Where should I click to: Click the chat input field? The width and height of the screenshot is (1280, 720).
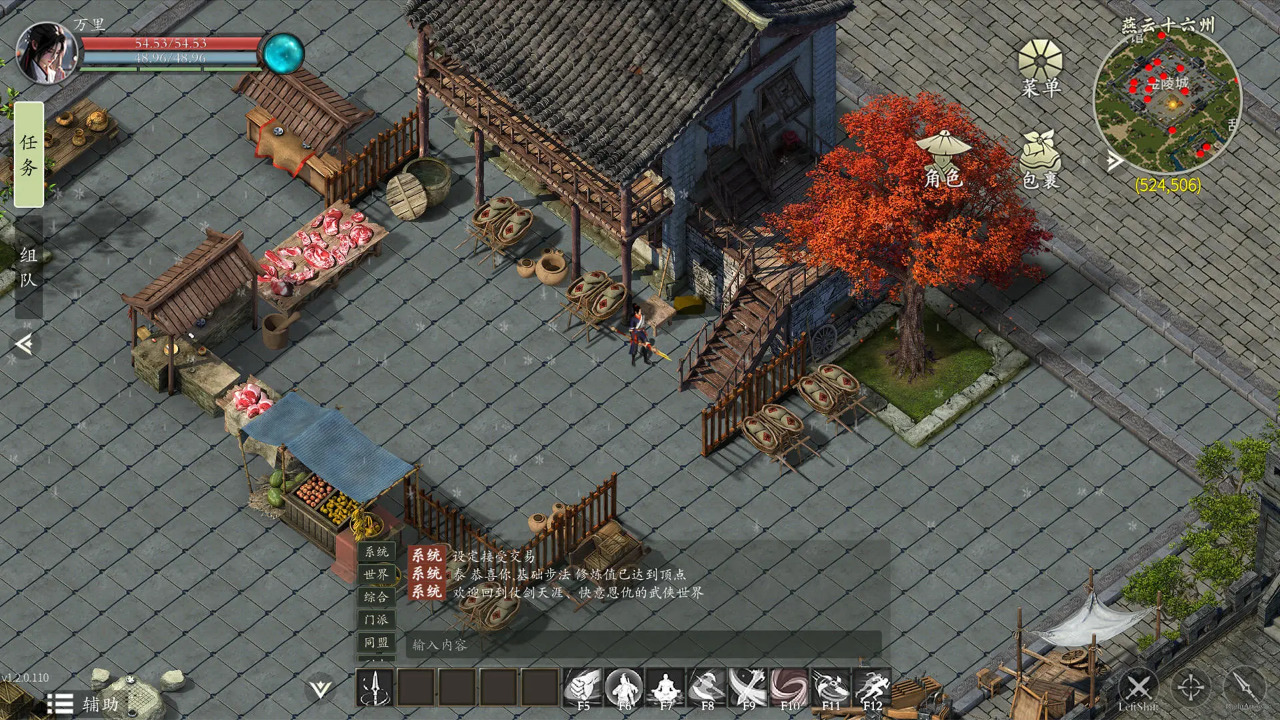(x=640, y=645)
